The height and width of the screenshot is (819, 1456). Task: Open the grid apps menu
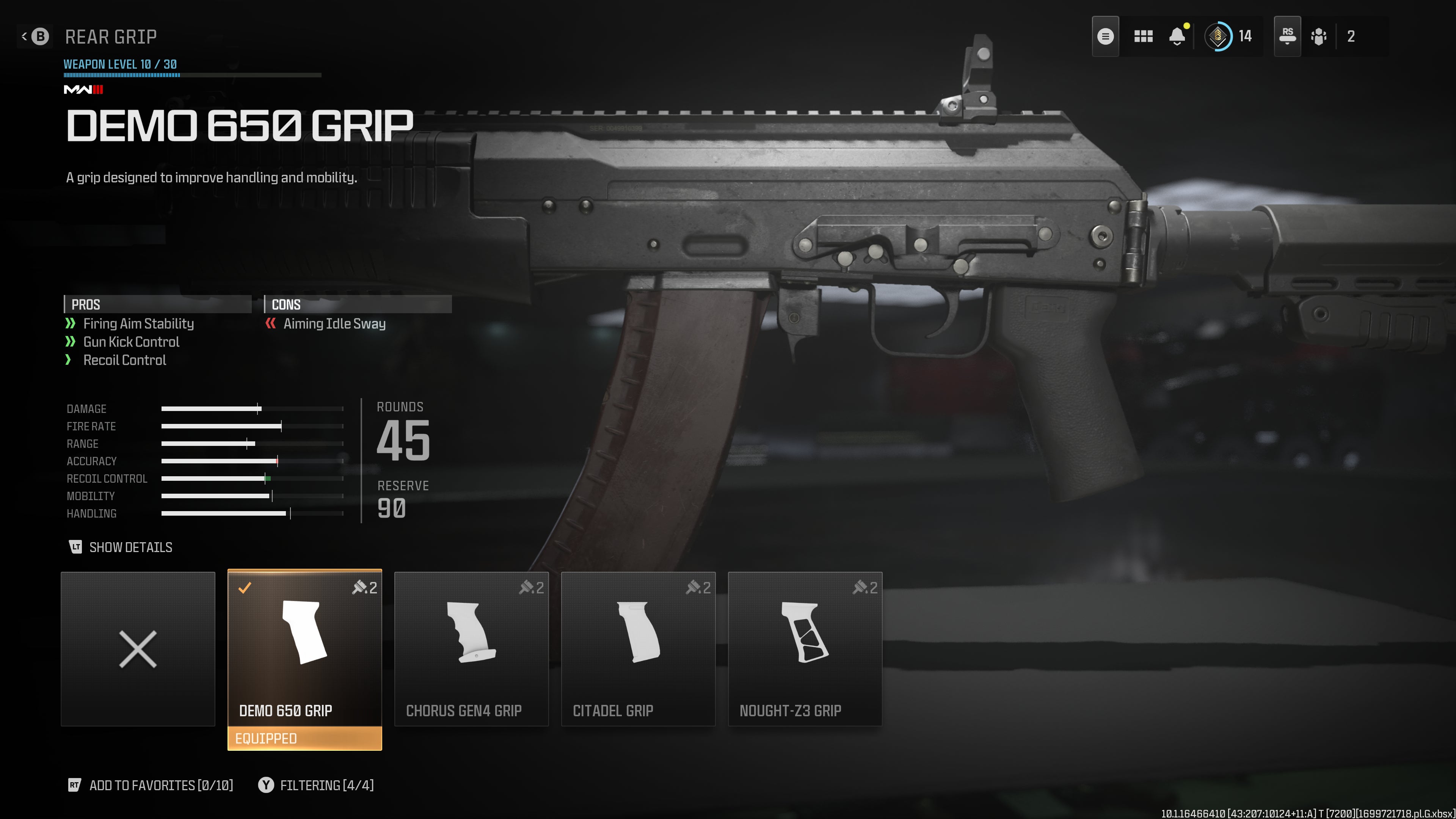[1143, 37]
